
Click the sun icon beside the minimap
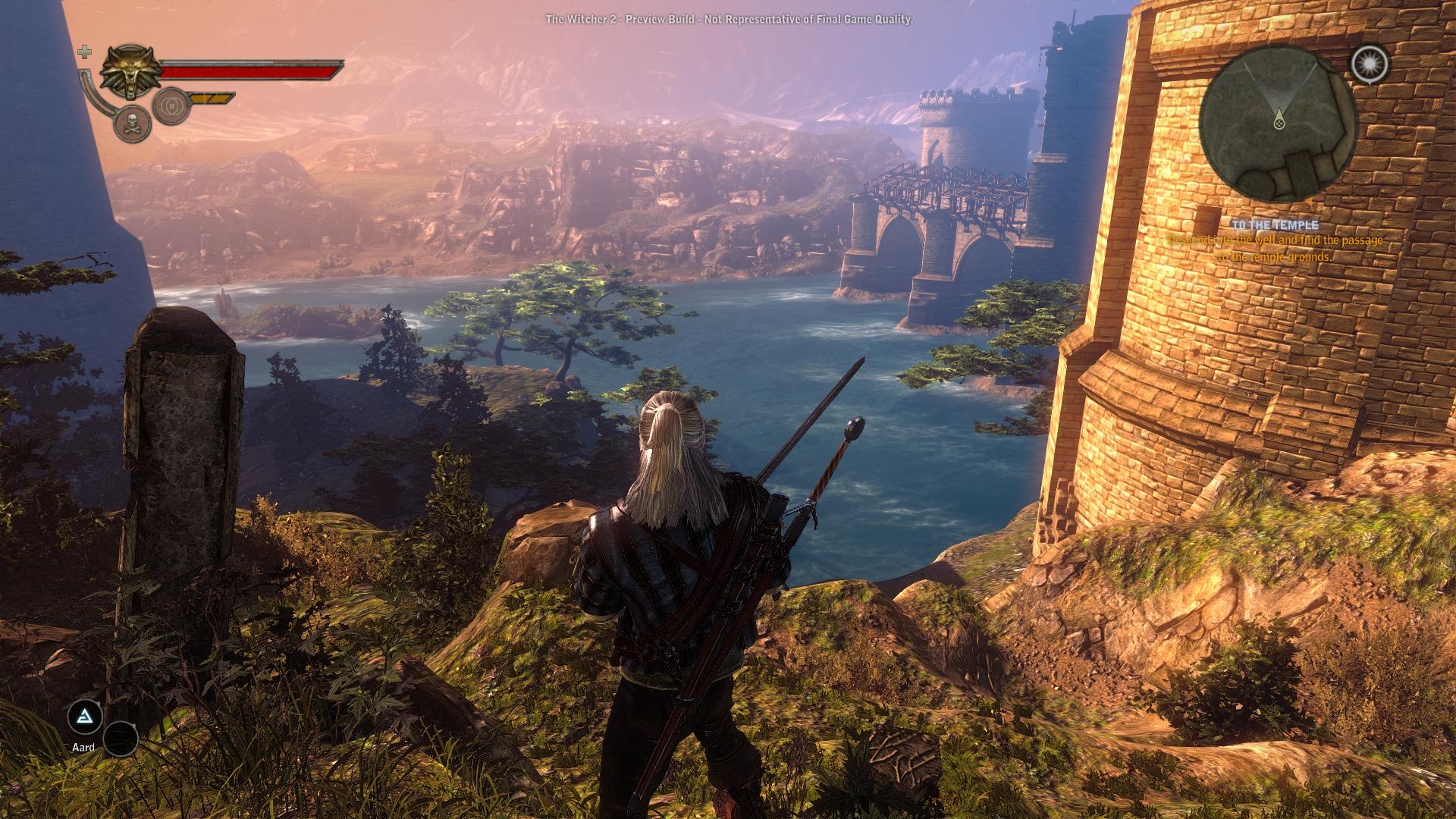(x=1369, y=64)
